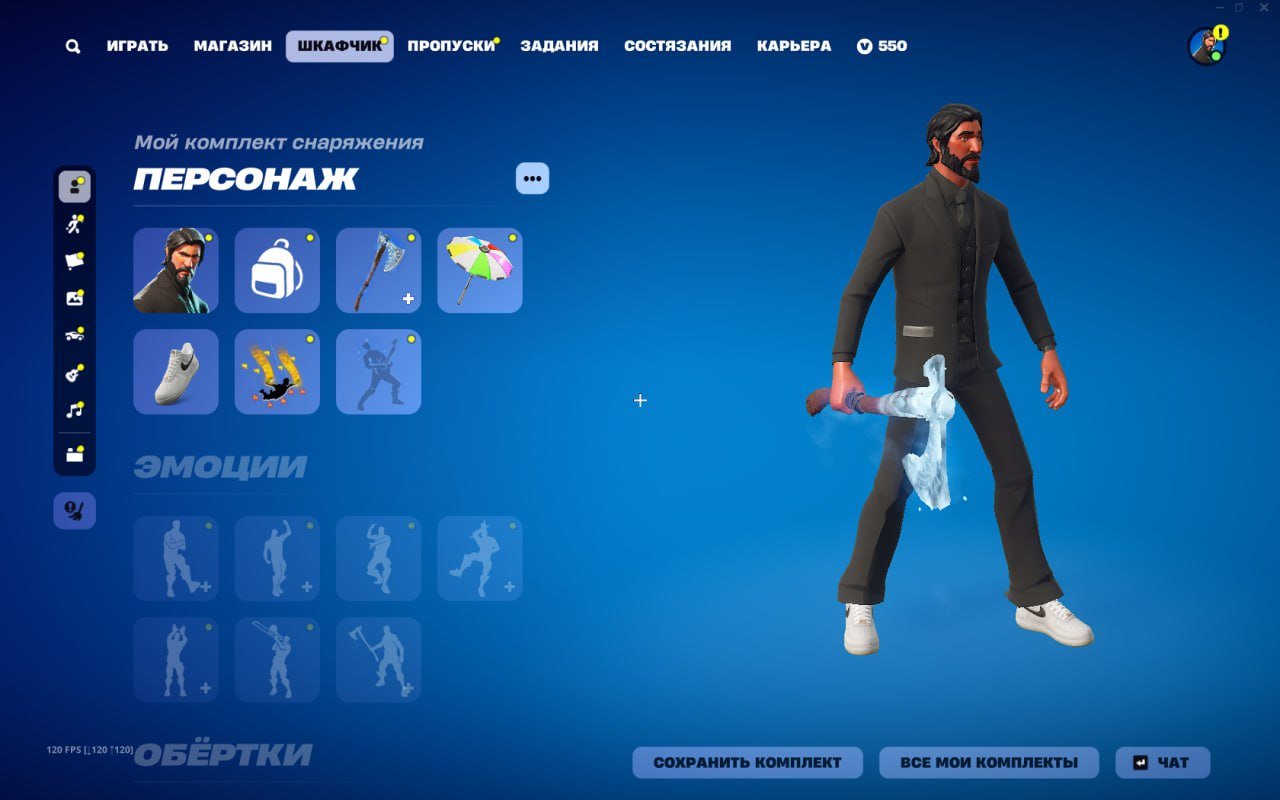The height and width of the screenshot is (800, 1280).
Task: Open the search magnifier in the top bar
Action: [71, 45]
